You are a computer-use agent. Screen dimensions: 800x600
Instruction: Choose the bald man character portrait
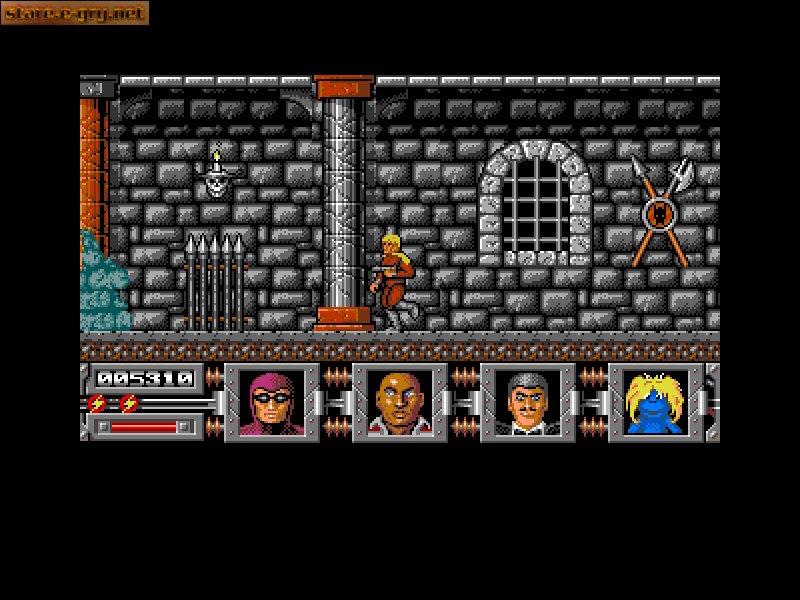400,402
